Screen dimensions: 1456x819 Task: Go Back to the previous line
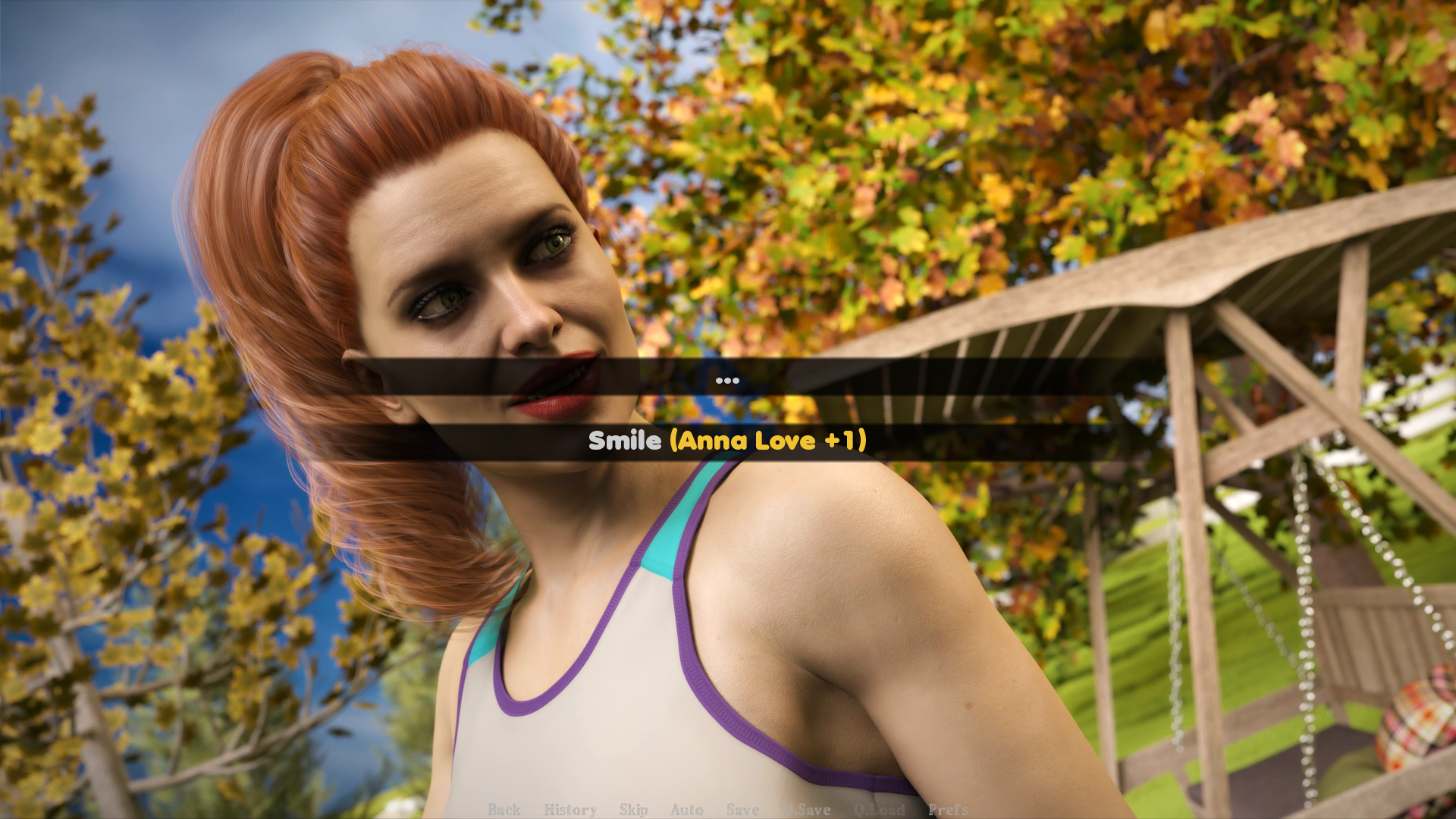pos(504,810)
